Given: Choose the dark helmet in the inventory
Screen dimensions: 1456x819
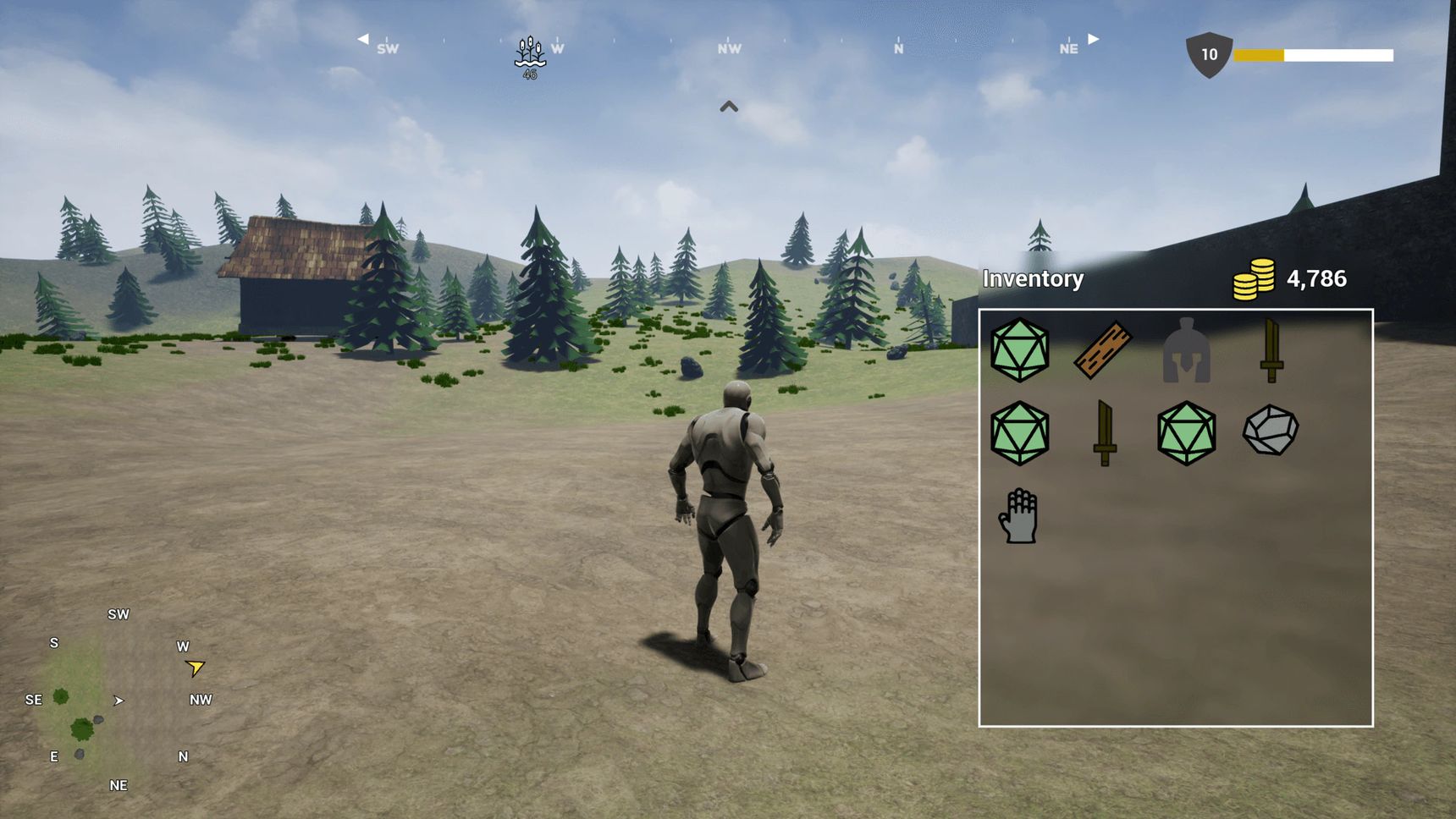Looking at the screenshot, I should pyautogui.click(x=1186, y=350).
